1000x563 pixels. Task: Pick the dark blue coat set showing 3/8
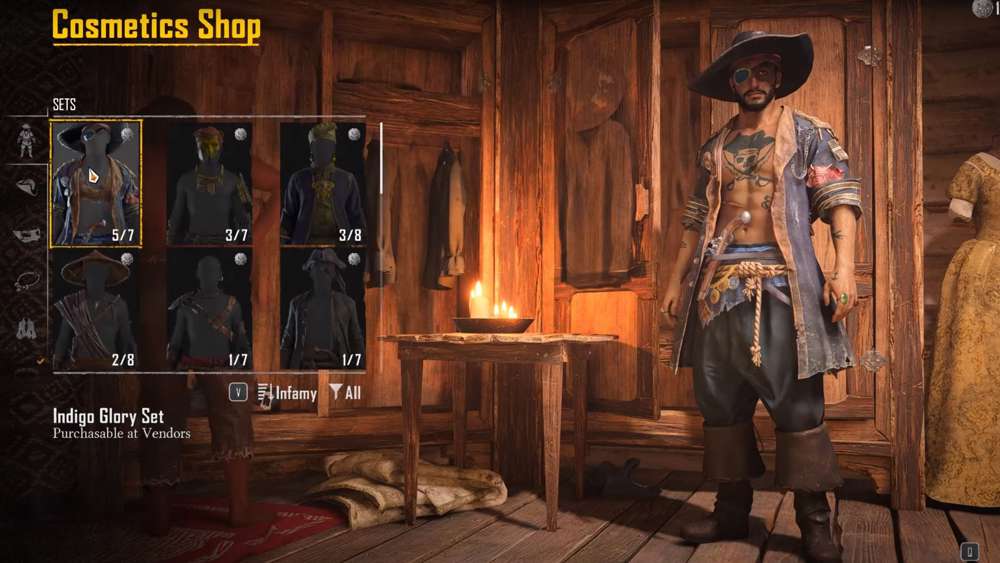tap(323, 183)
